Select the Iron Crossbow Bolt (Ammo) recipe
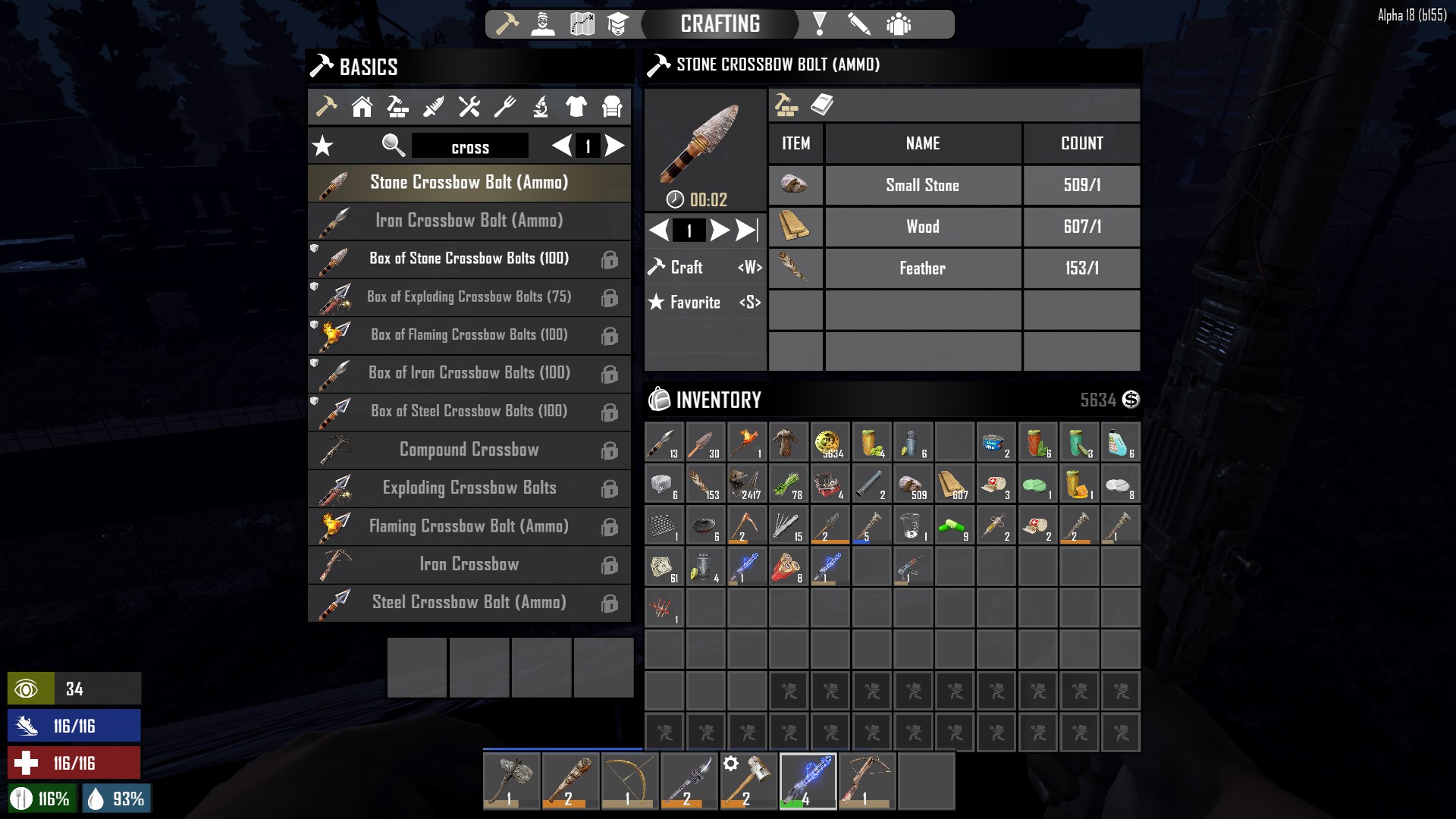The image size is (1456, 819). pyautogui.click(x=469, y=221)
